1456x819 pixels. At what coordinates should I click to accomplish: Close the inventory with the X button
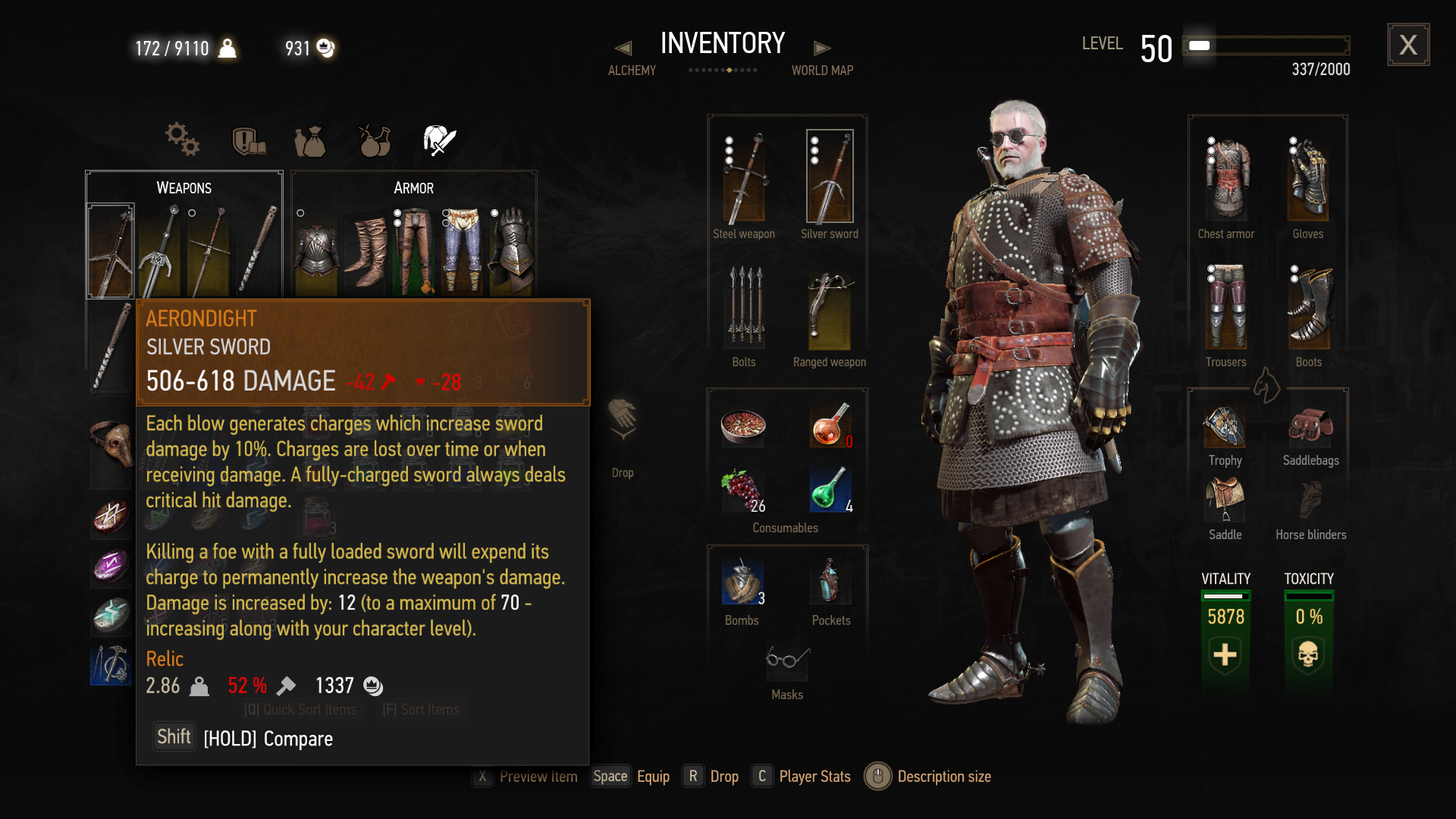[1408, 45]
